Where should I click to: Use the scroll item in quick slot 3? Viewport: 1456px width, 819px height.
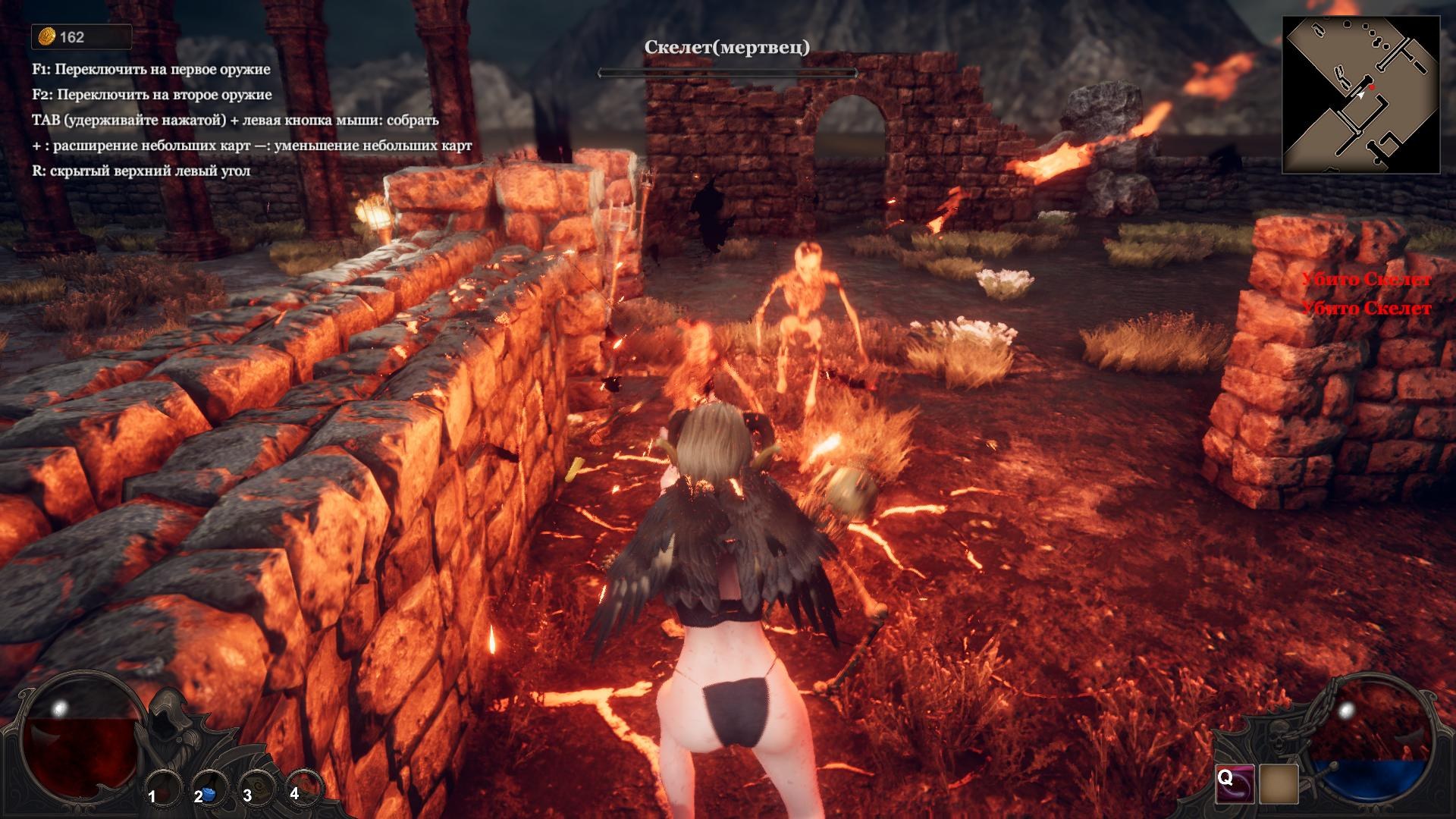(x=257, y=787)
